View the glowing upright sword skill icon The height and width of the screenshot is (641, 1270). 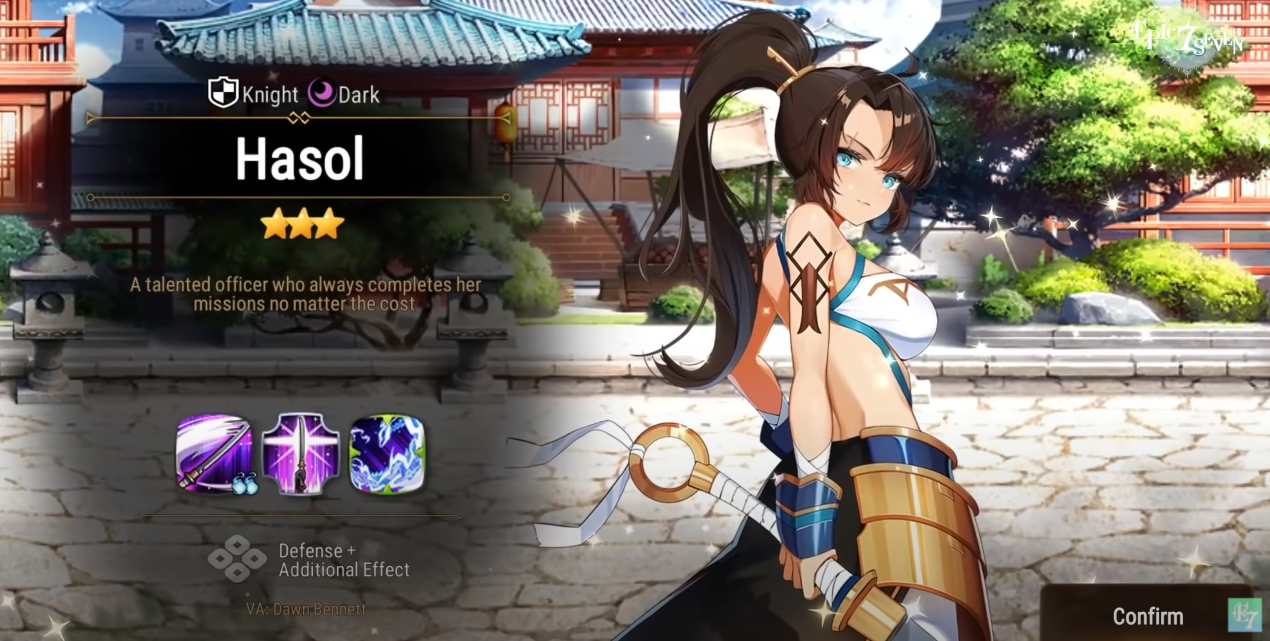coord(300,454)
